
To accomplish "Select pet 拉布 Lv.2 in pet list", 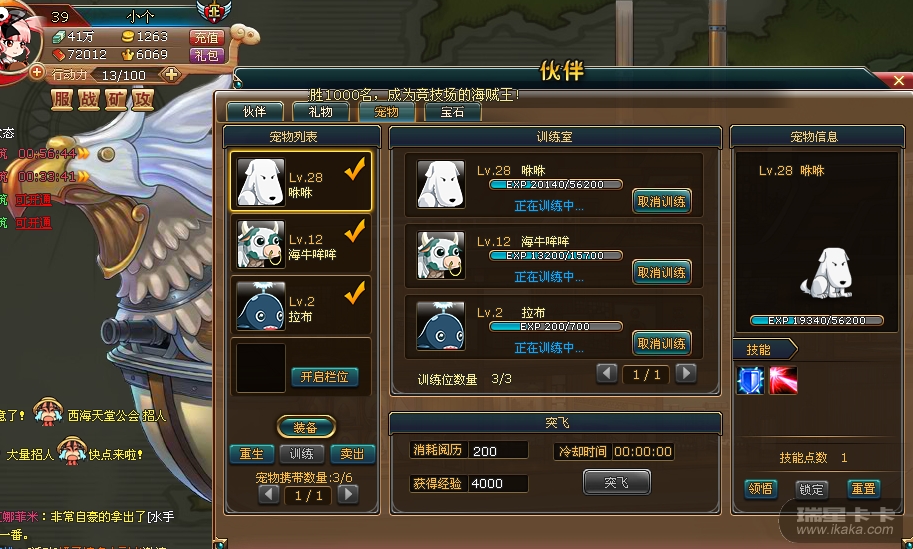I will pyautogui.click(x=301, y=306).
